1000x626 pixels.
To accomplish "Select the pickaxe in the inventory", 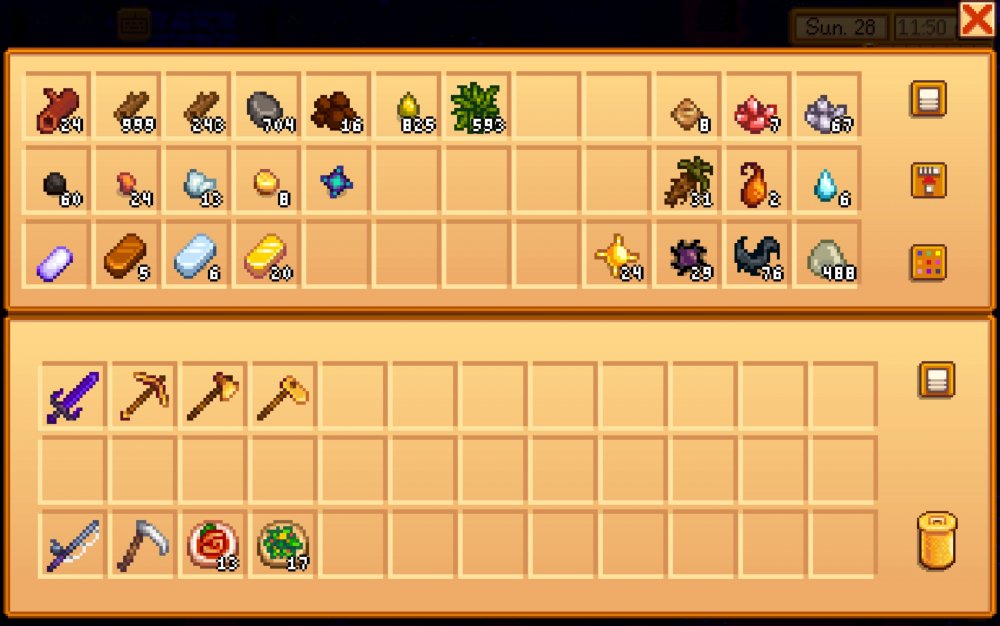I will point(143,397).
